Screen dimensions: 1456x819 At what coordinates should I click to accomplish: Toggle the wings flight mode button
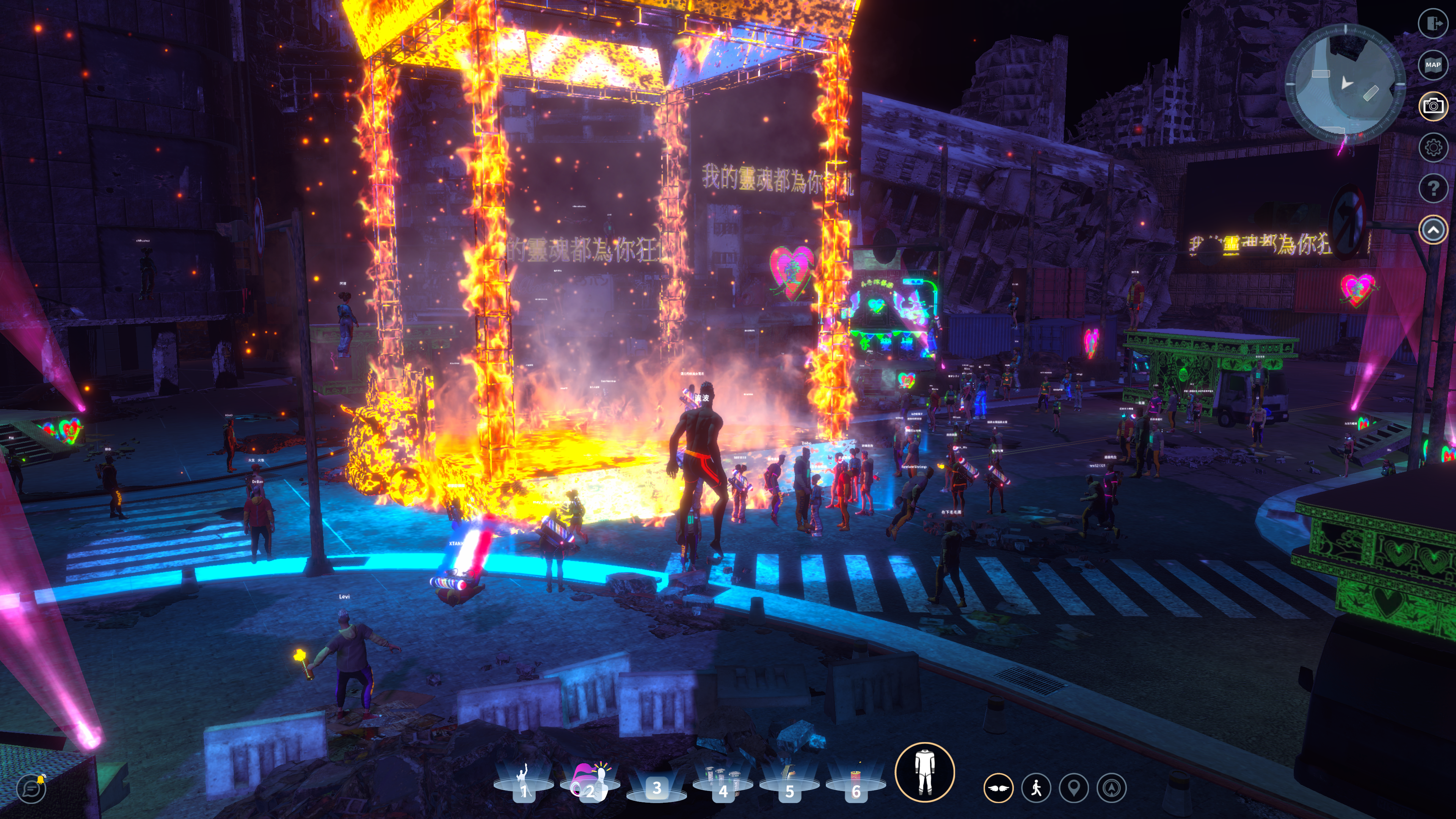tap(998, 788)
